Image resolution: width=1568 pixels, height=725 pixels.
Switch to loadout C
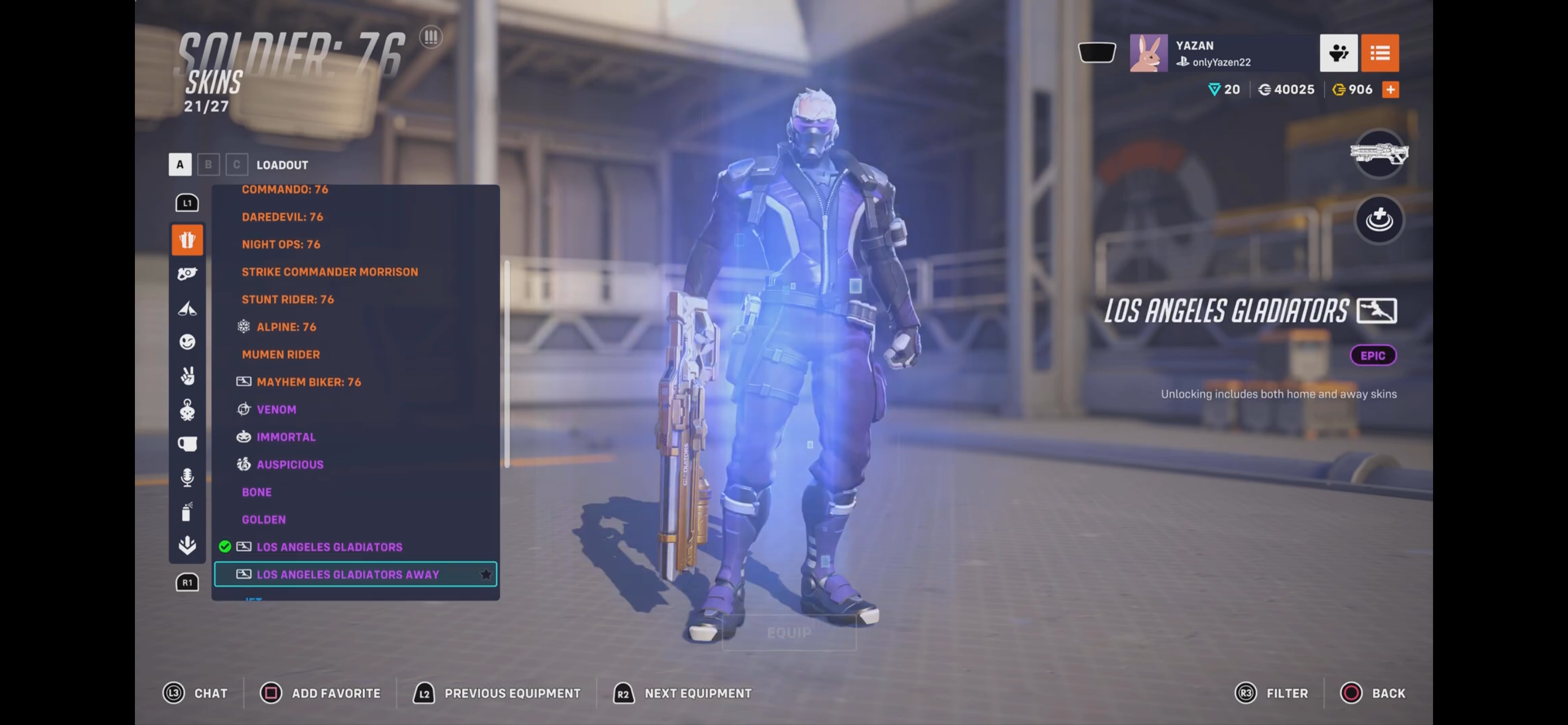coord(237,164)
